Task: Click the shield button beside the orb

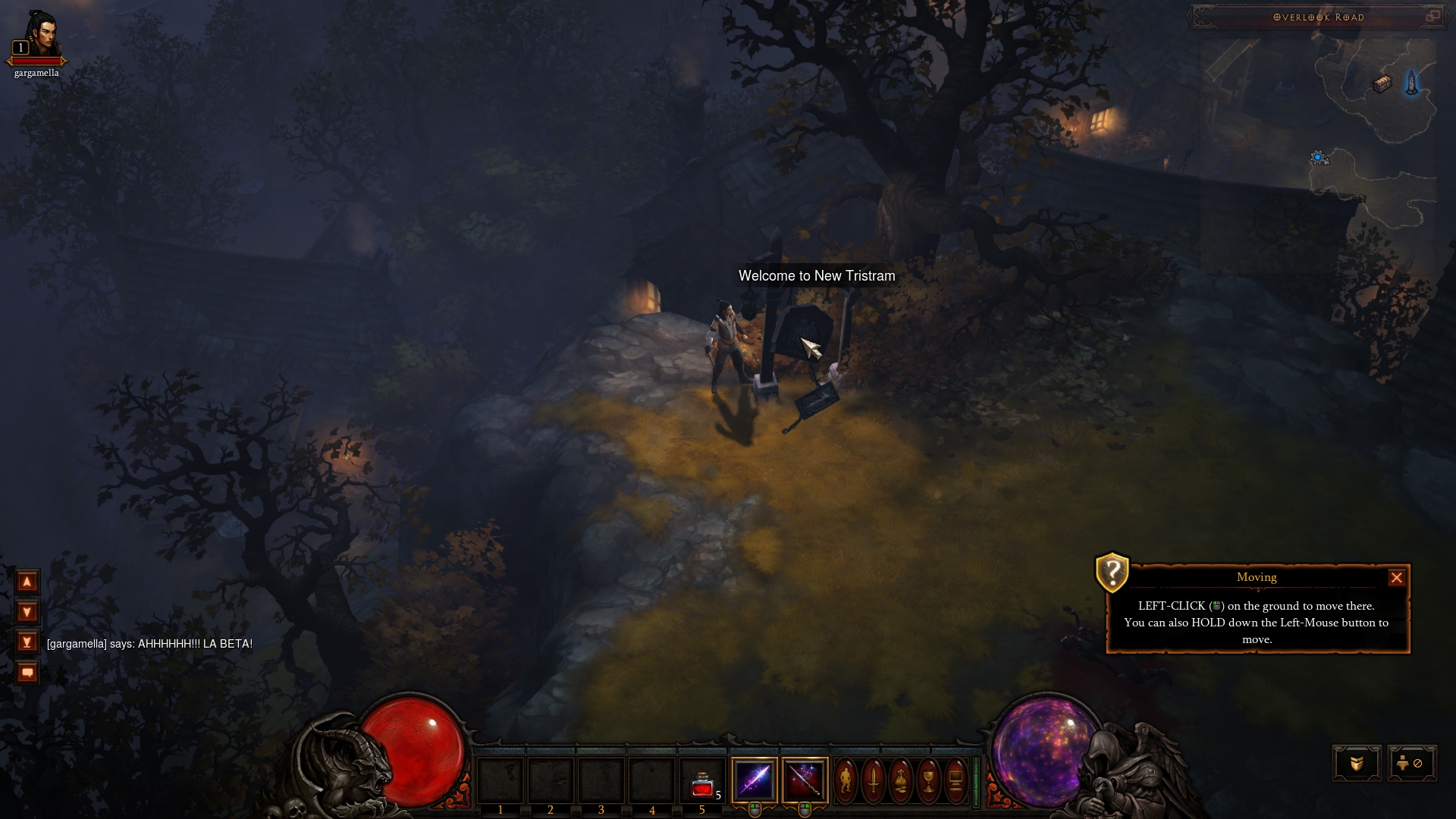Action: point(1357,764)
